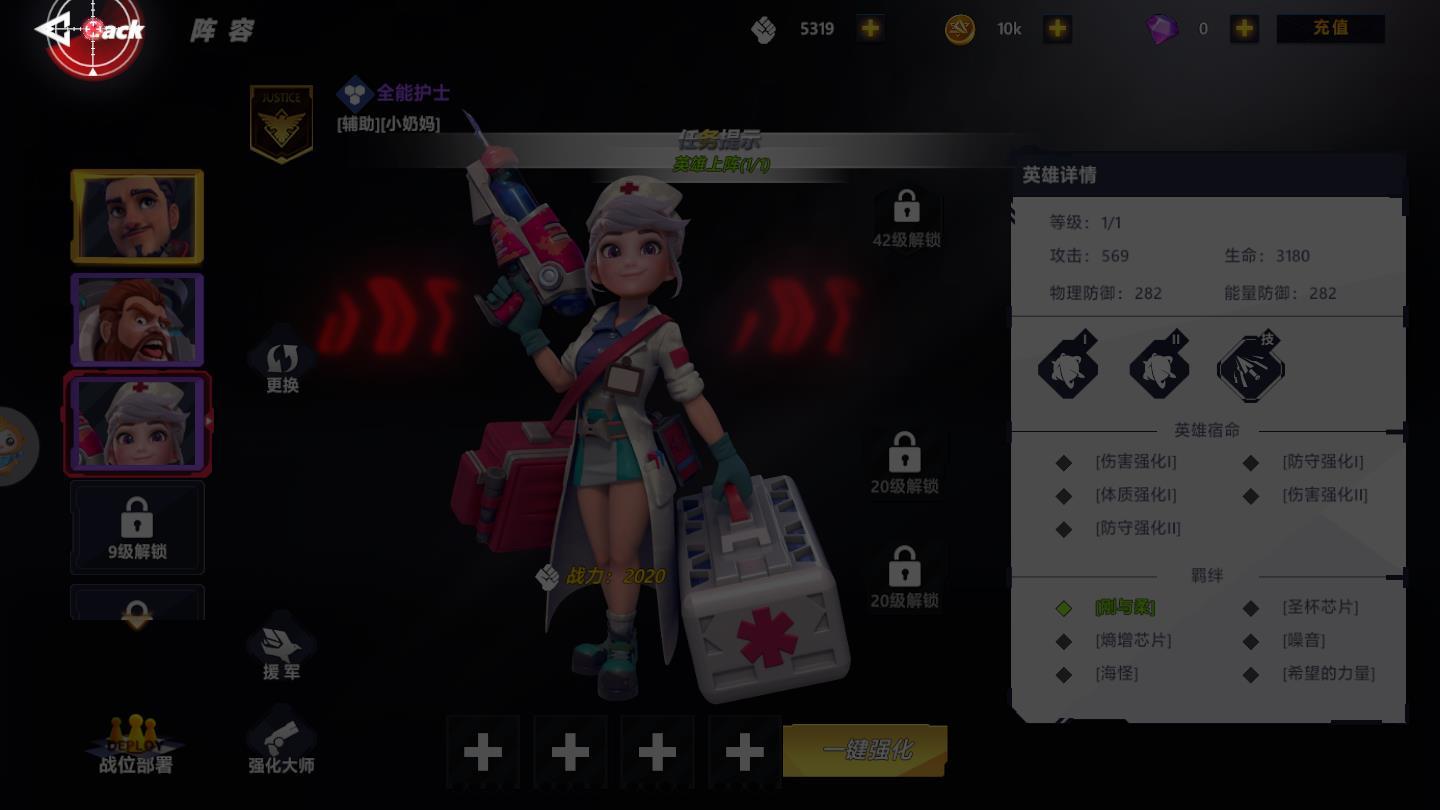Click the Back arrow icon
This screenshot has width=1440, height=810.
pos(55,28)
